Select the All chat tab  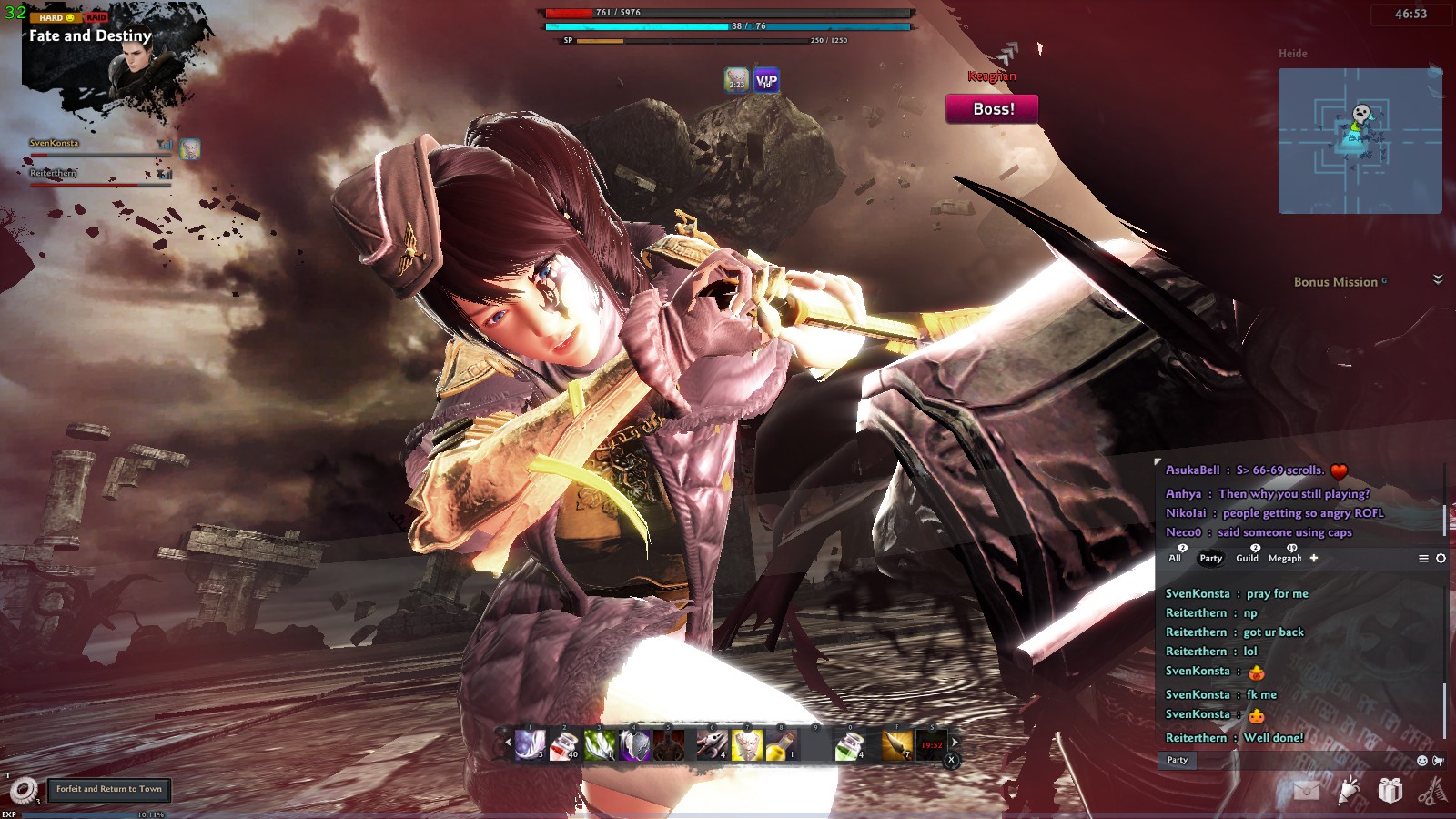[1176, 559]
